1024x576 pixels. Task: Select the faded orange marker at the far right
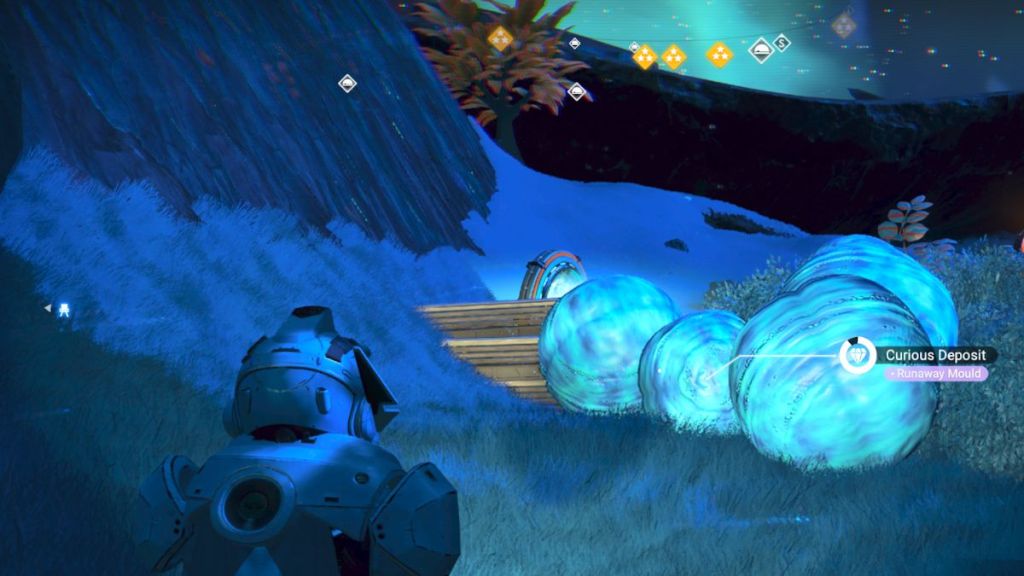844,25
